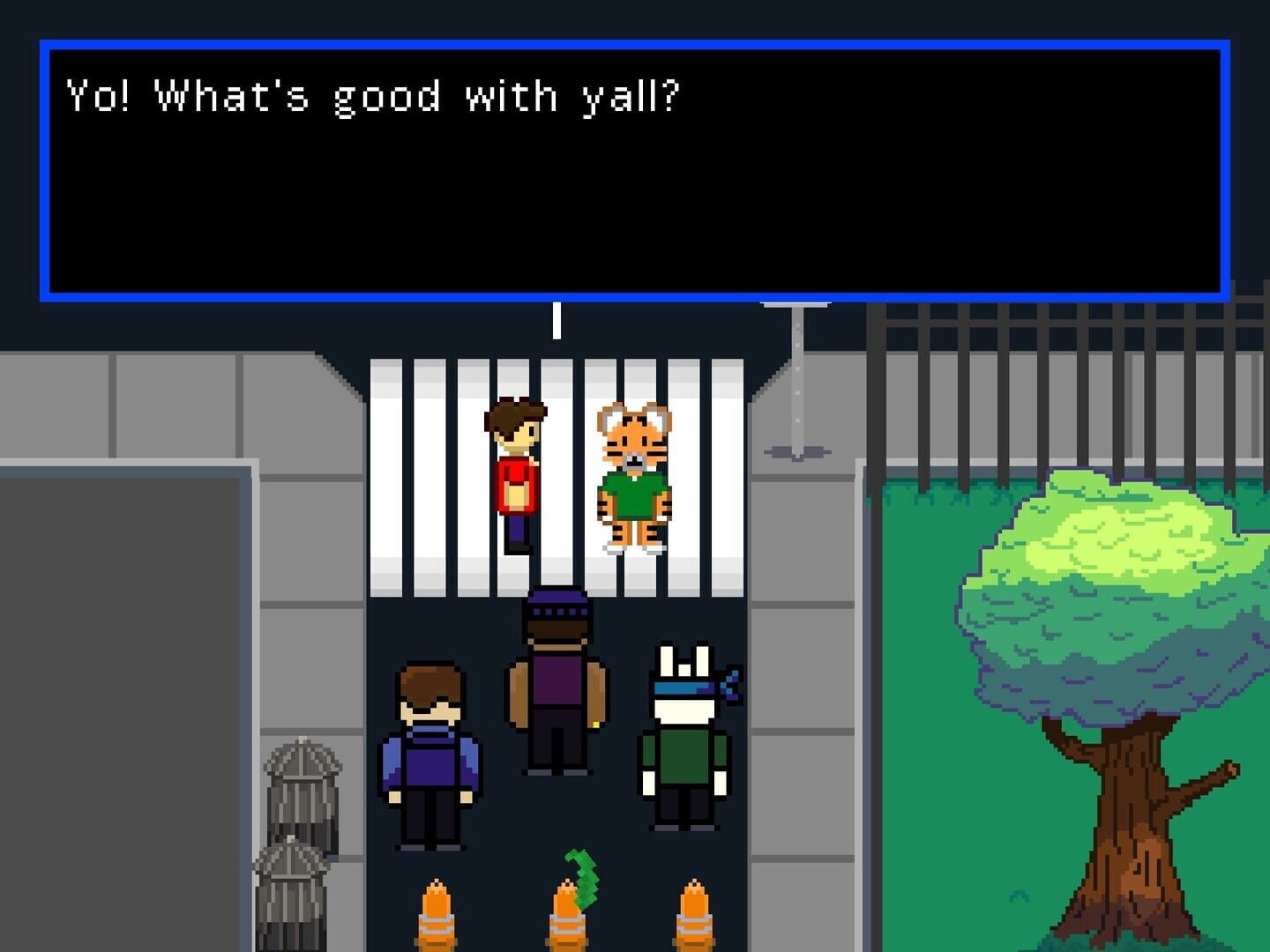Click the rightmost orange traffic cone
Image resolution: width=1270 pixels, height=952 pixels.
(x=695, y=917)
